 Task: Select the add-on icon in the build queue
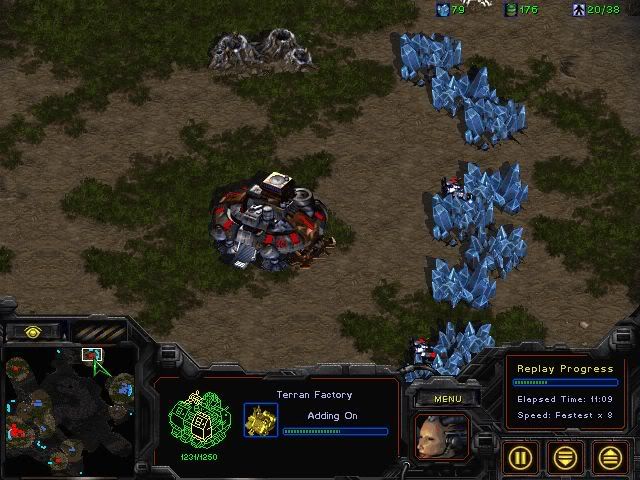point(260,419)
